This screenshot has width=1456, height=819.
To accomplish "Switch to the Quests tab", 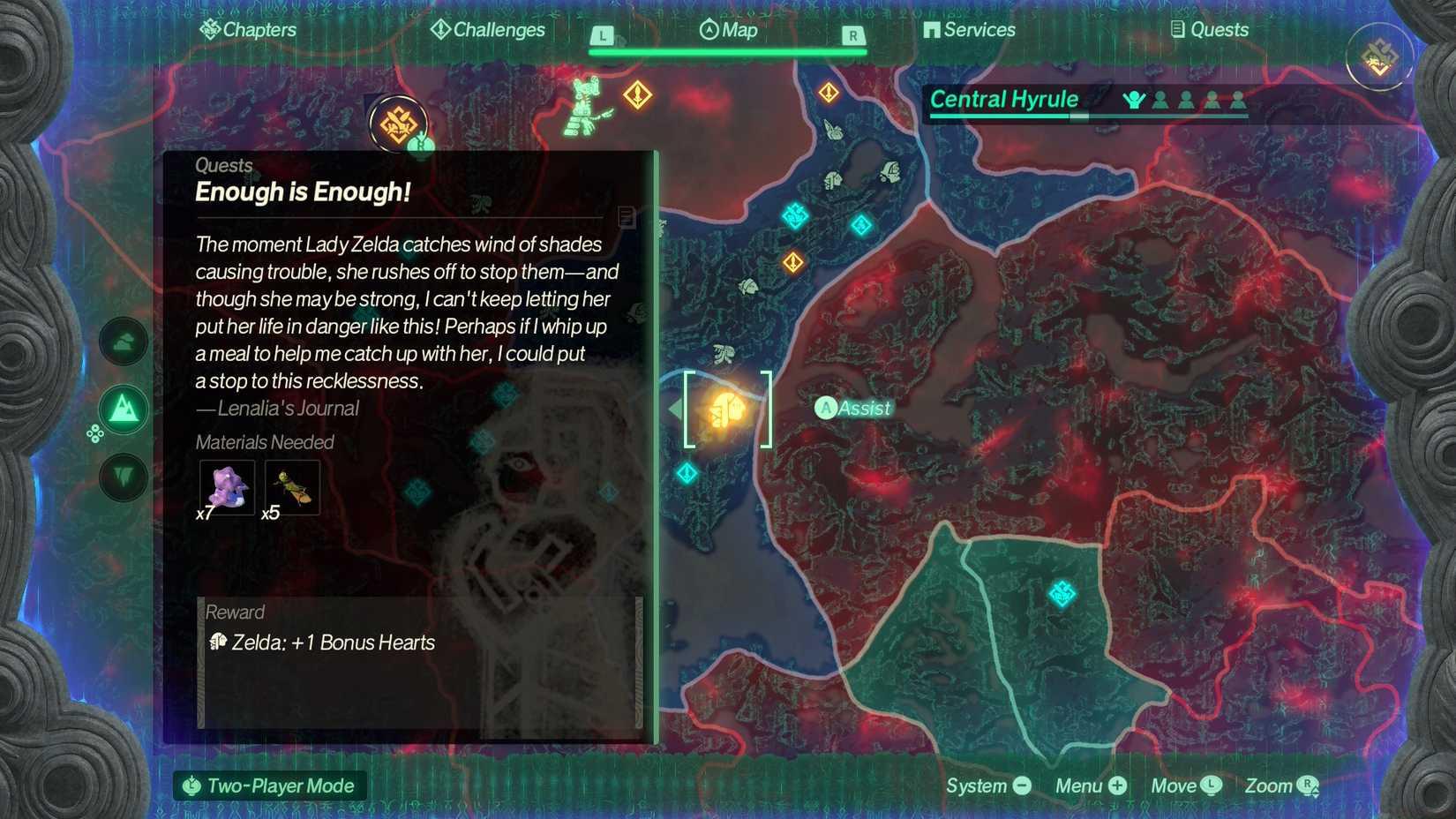I will (x=1212, y=29).
